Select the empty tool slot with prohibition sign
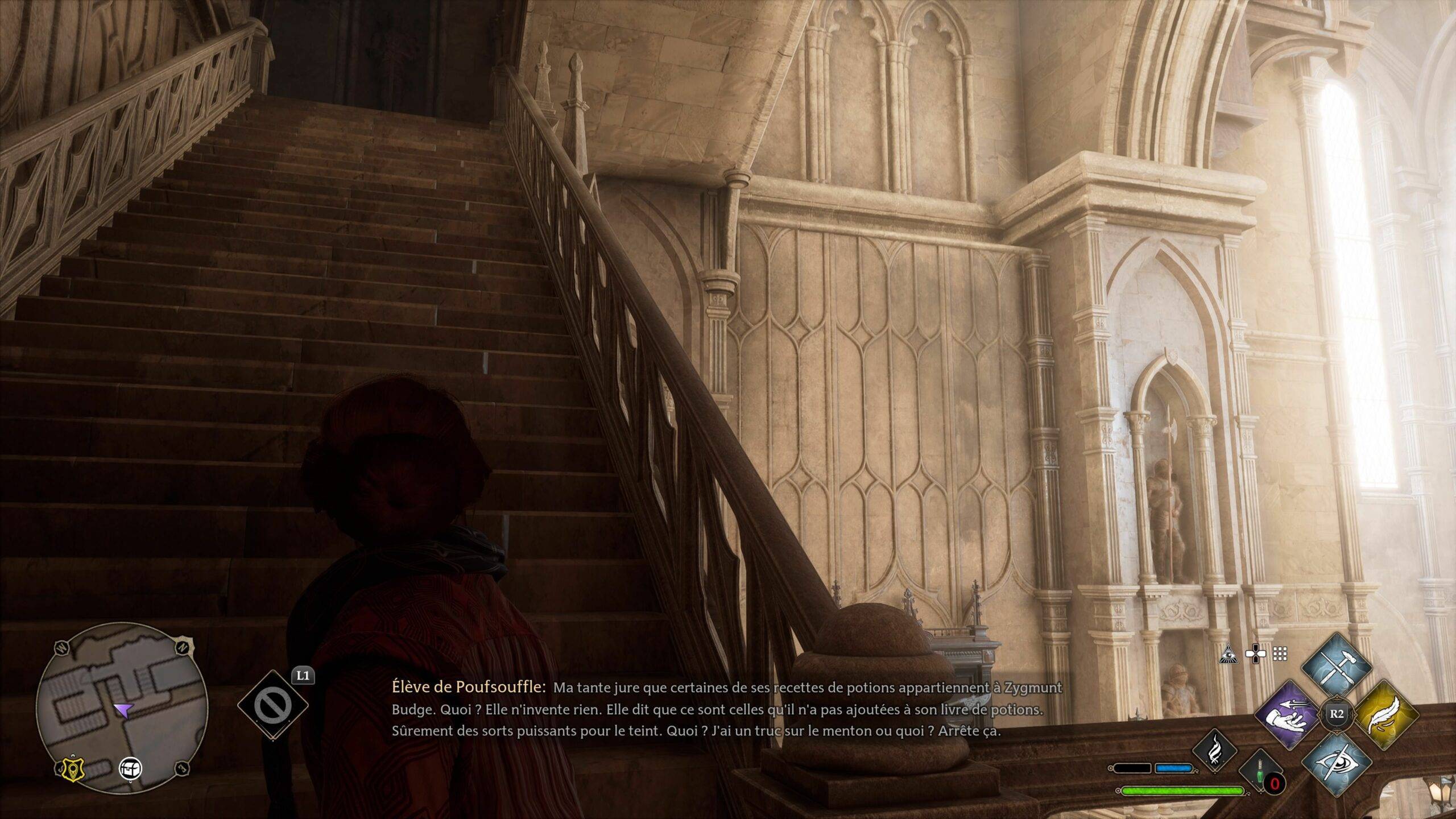The width and height of the screenshot is (1456, 819). pyautogui.click(x=272, y=706)
